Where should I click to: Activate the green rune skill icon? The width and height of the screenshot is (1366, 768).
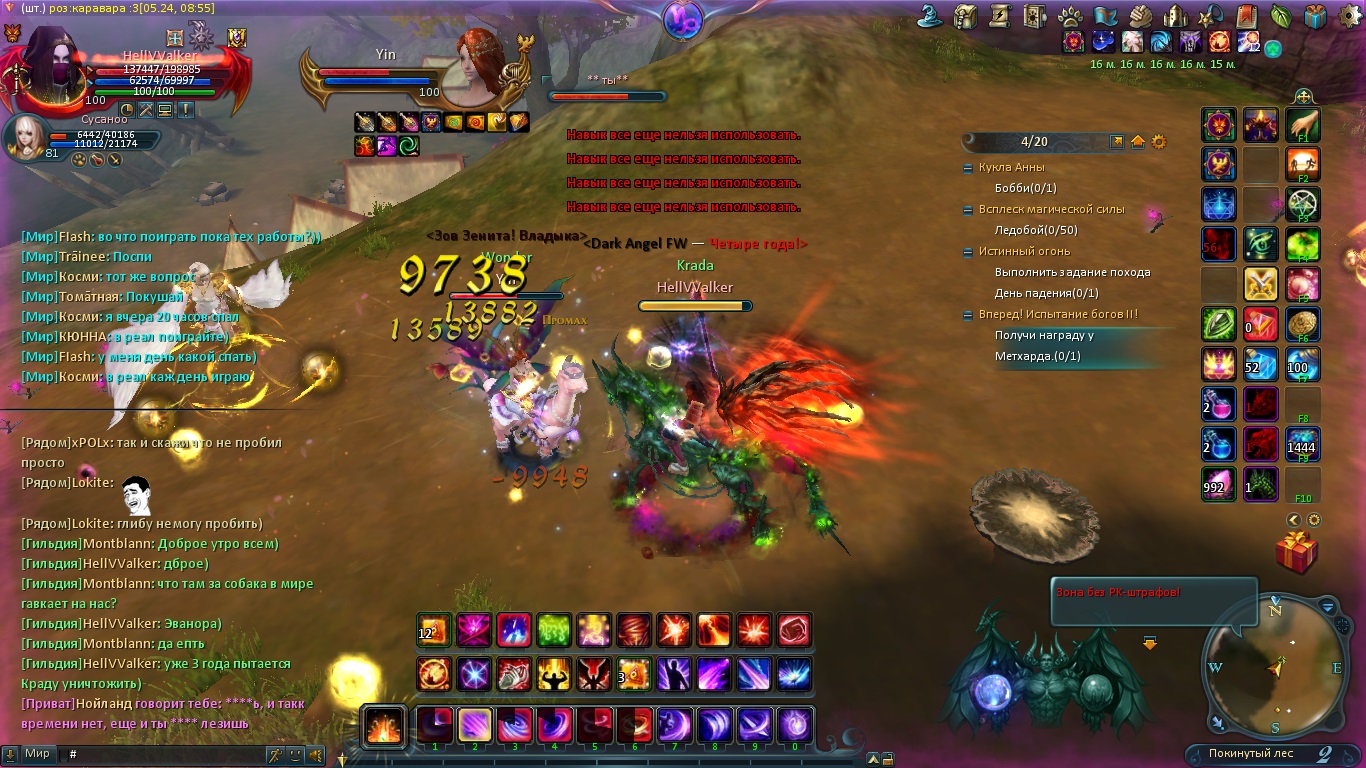[555, 630]
